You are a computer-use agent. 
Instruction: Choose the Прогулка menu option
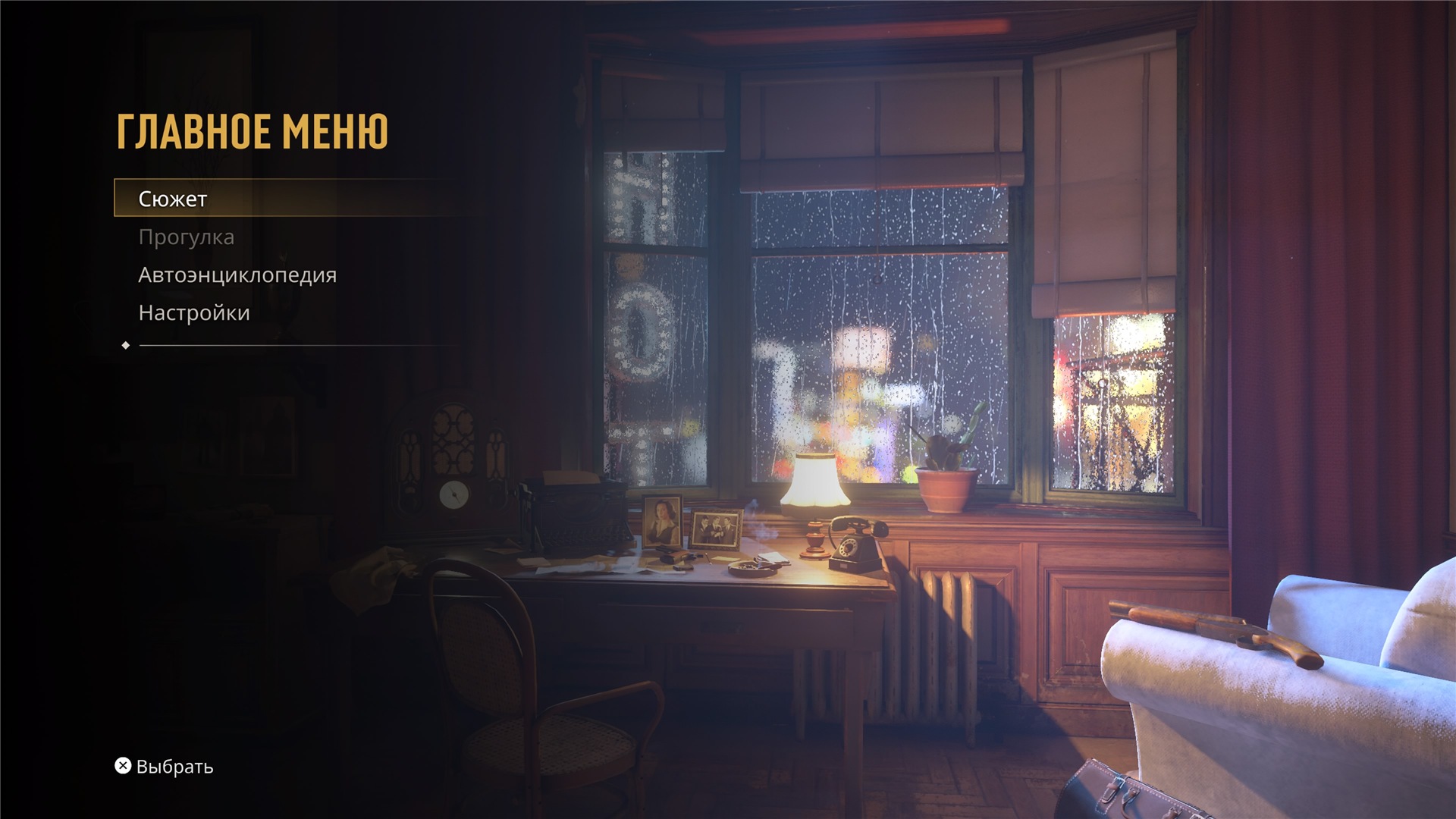click(187, 237)
